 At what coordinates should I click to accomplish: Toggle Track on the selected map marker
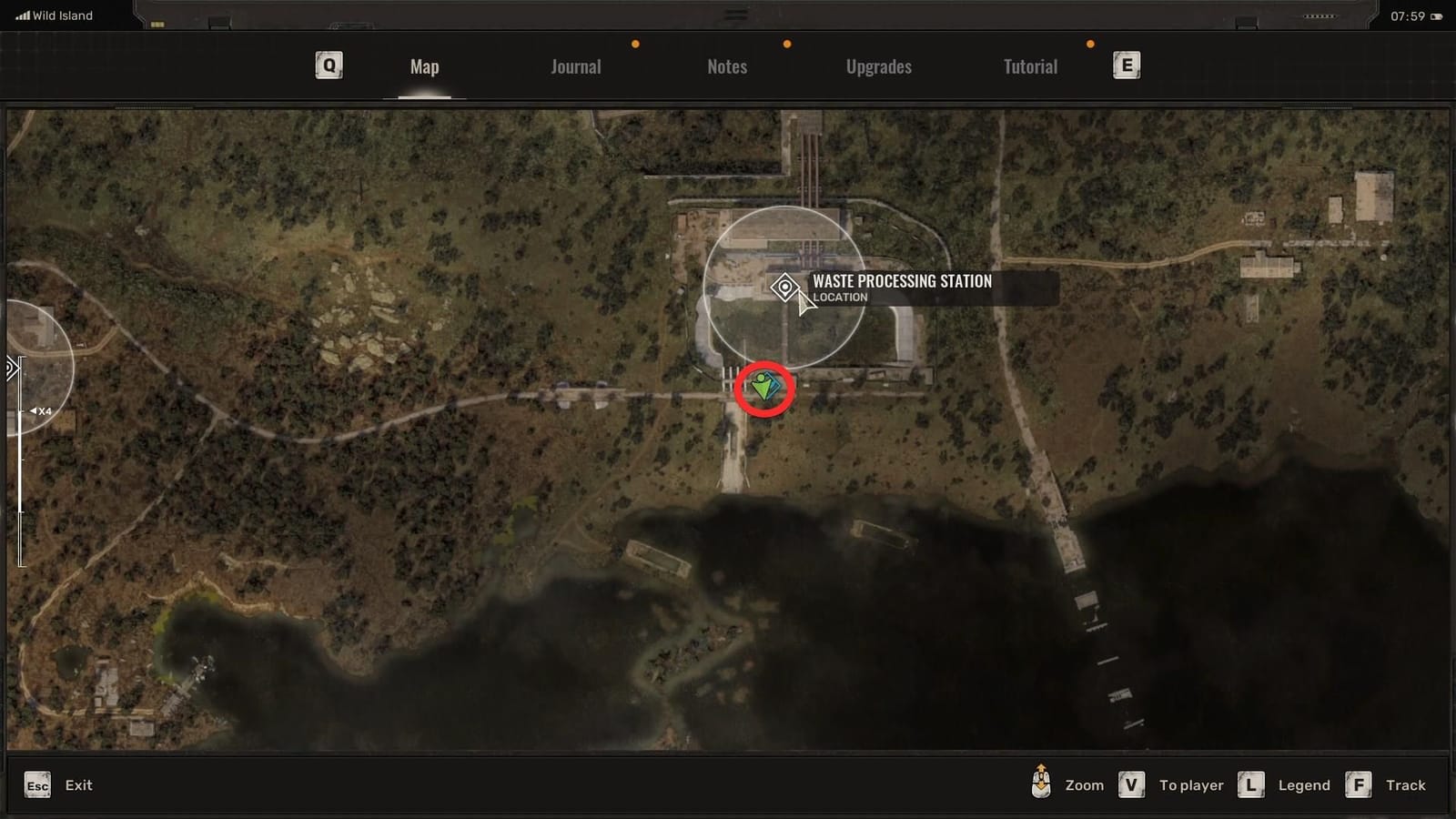pyautogui.click(x=1406, y=784)
